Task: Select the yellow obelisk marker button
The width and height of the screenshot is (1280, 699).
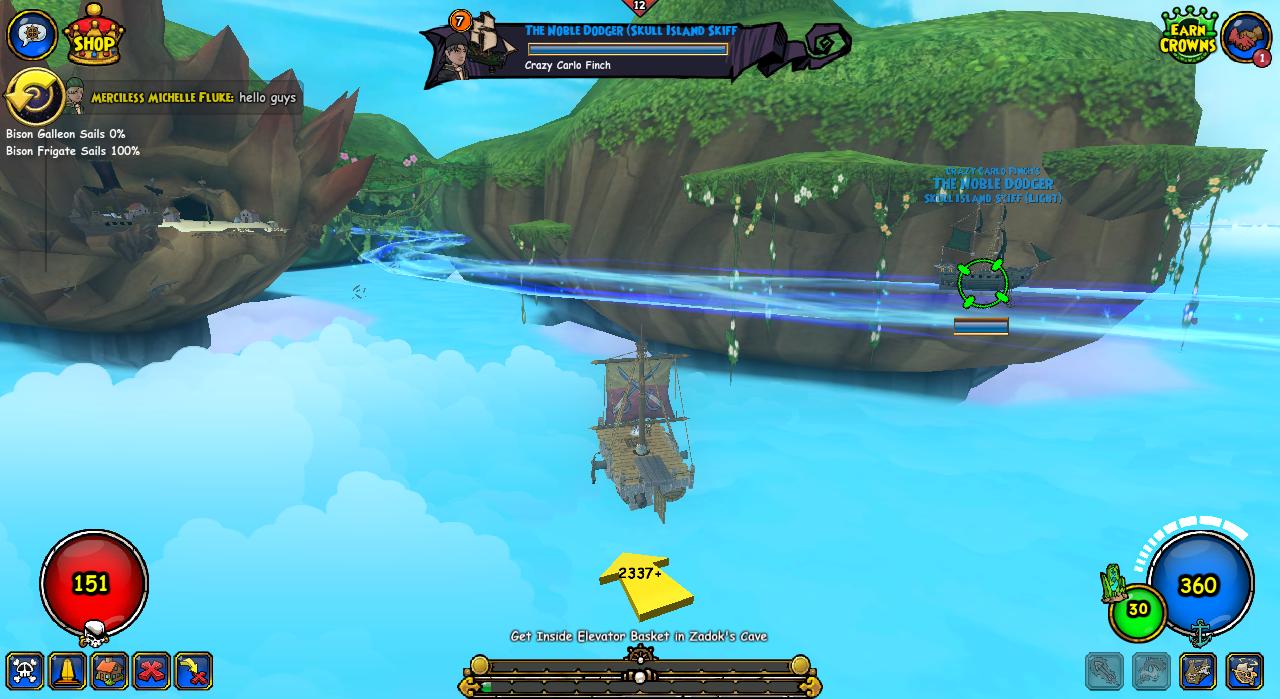Action: [68, 670]
